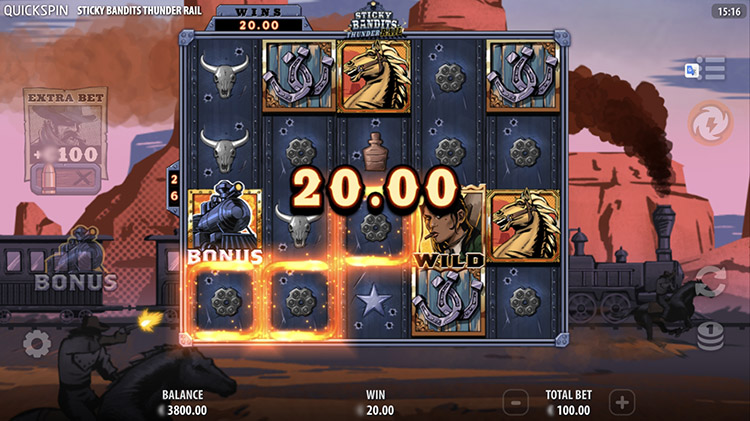Toggle the Extra Bet bullet switch
This screenshot has height=421, width=750.
65,179
